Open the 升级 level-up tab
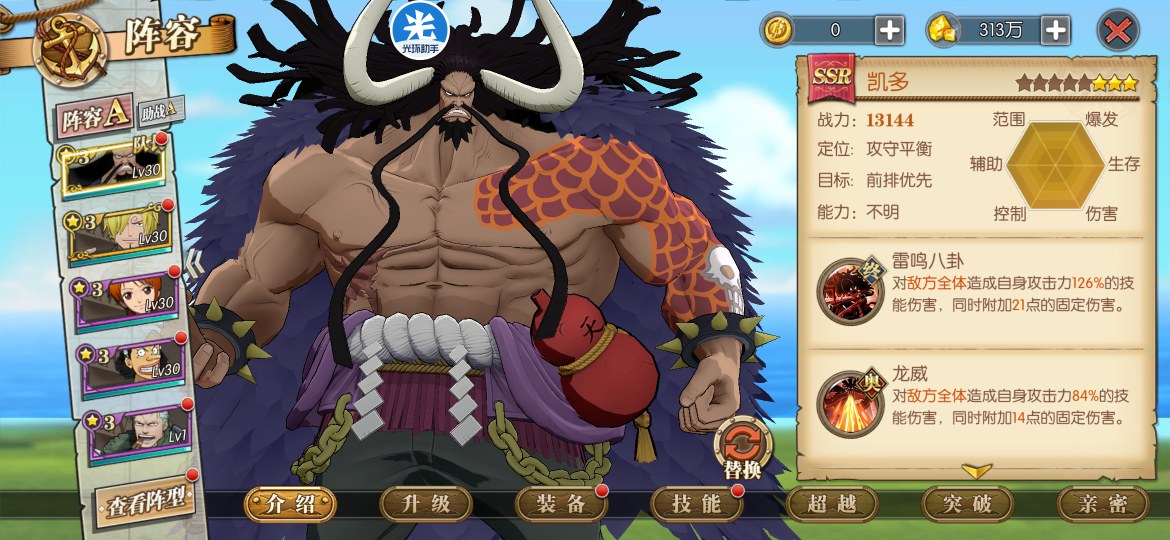Screen dimensions: 1170x540 click(426, 504)
